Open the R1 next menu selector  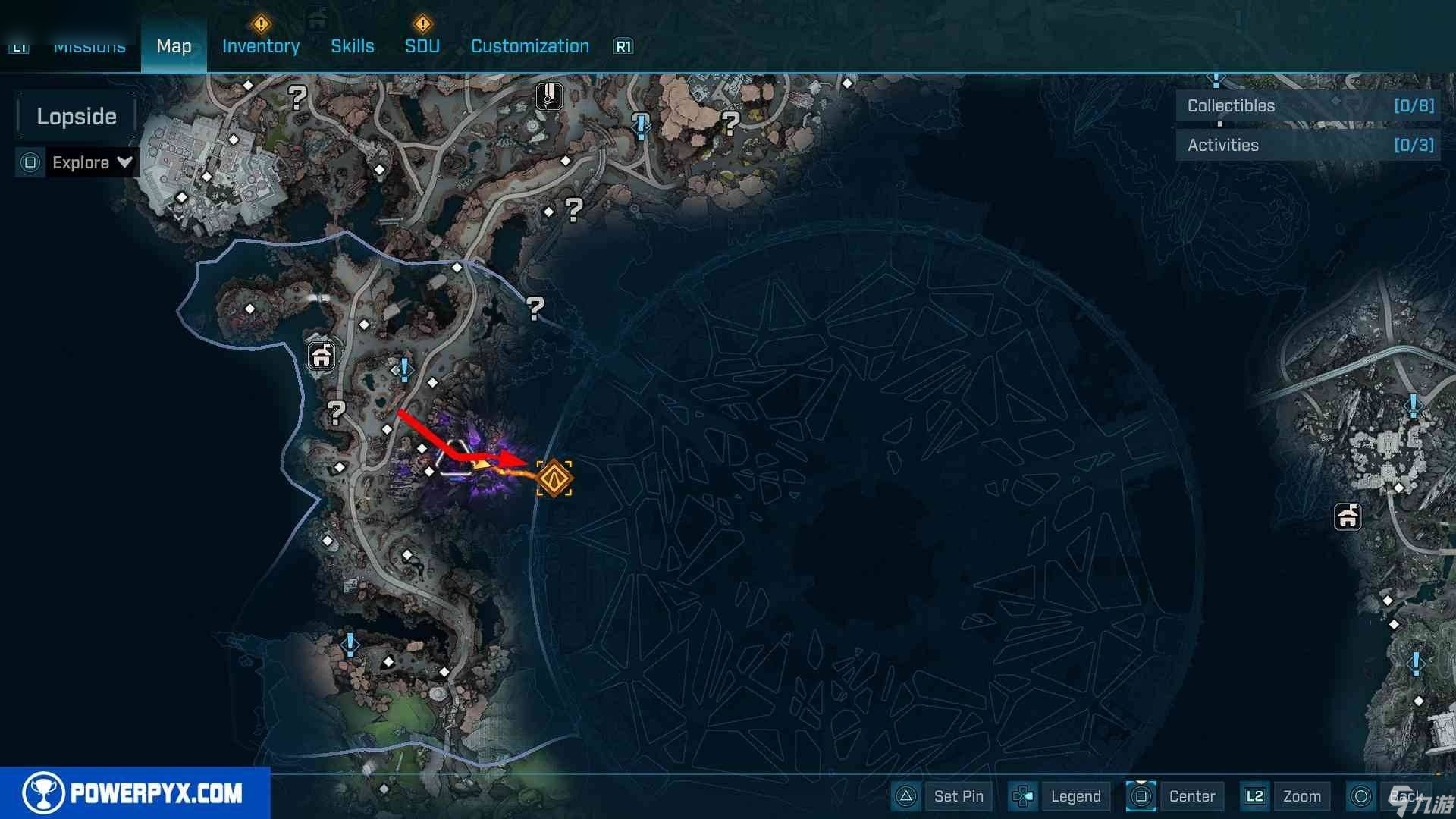pos(624,46)
